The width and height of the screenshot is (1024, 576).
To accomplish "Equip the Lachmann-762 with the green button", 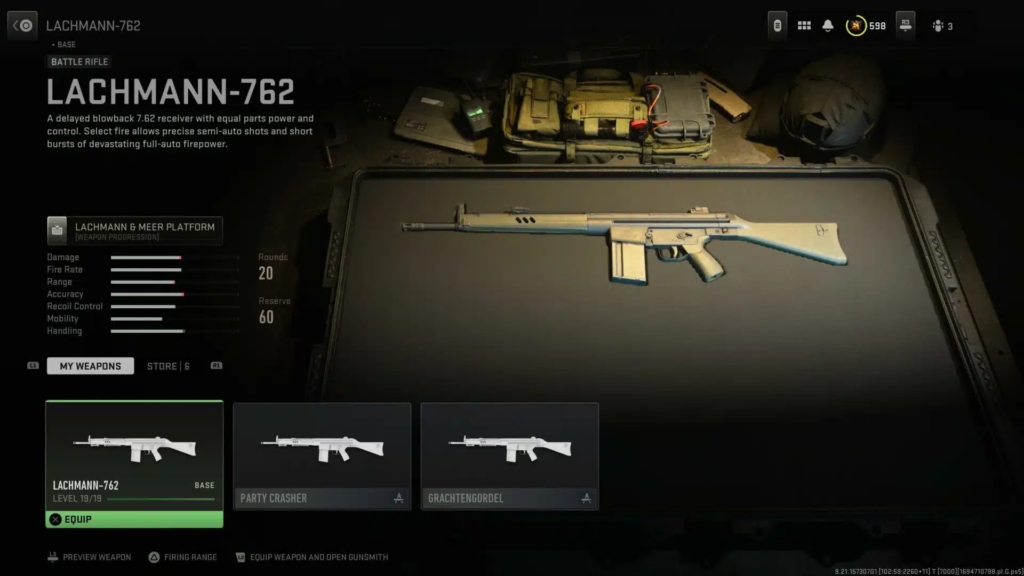I will click(x=134, y=519).
